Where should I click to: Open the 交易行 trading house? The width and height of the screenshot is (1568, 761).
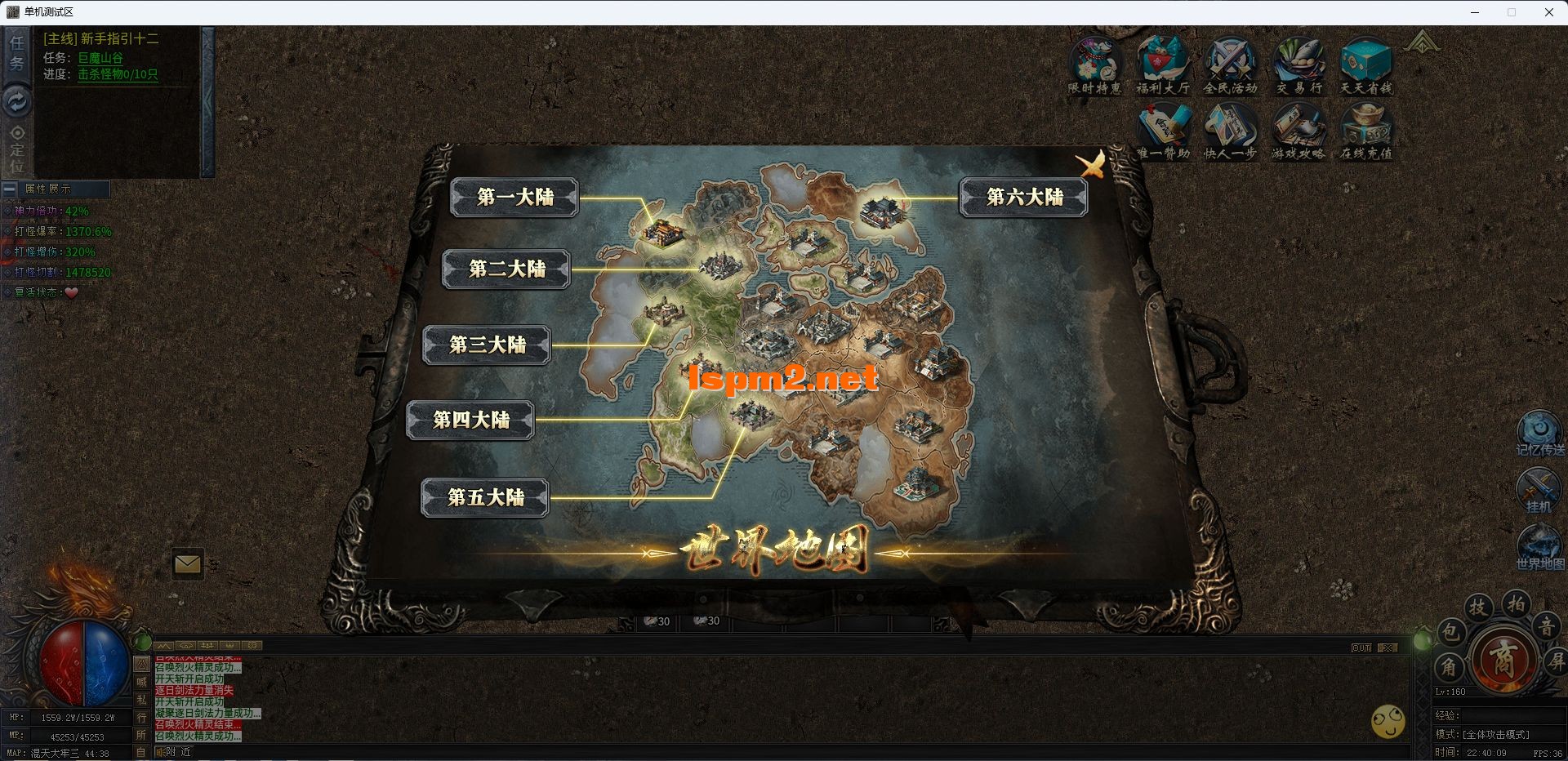click(x=1298, y=64)
